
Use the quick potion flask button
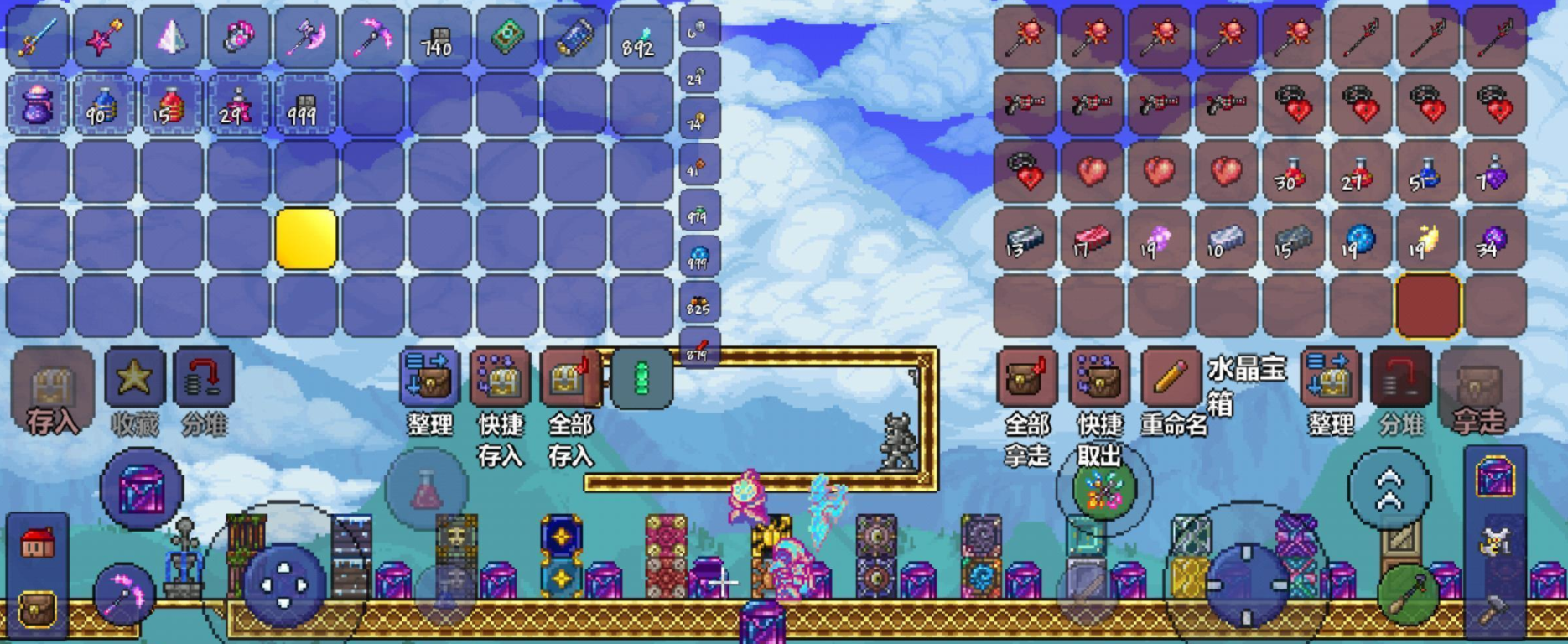[426, 491]
